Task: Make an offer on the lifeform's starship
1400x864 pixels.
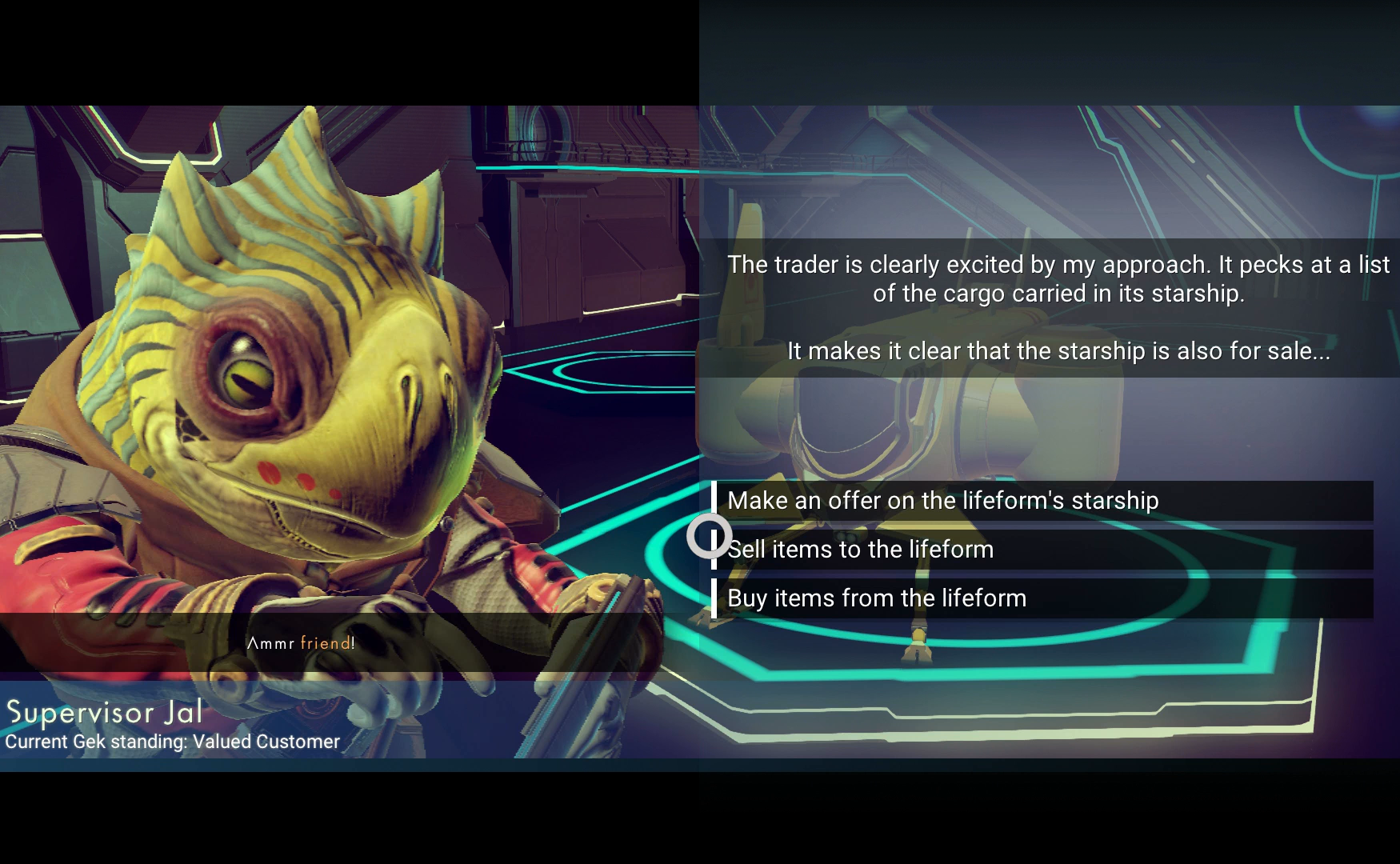Action: coord(942,501)
